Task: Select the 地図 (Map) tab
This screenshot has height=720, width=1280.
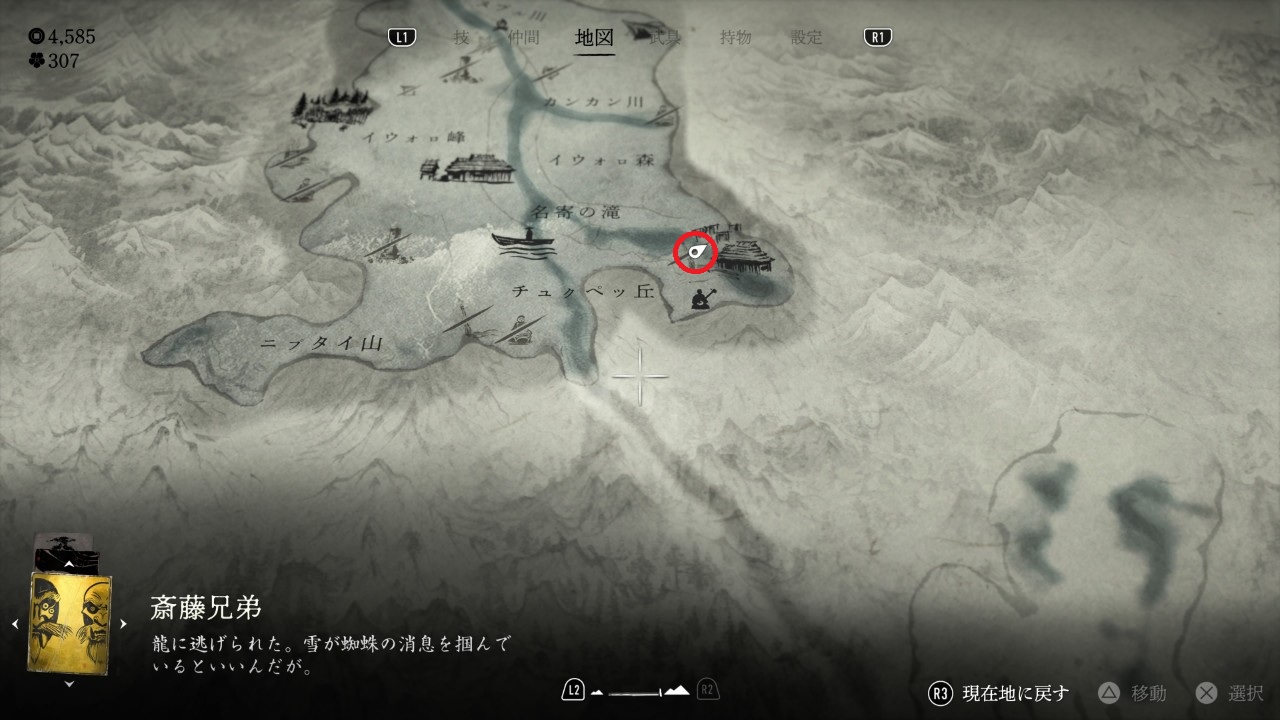Action: 594,38
